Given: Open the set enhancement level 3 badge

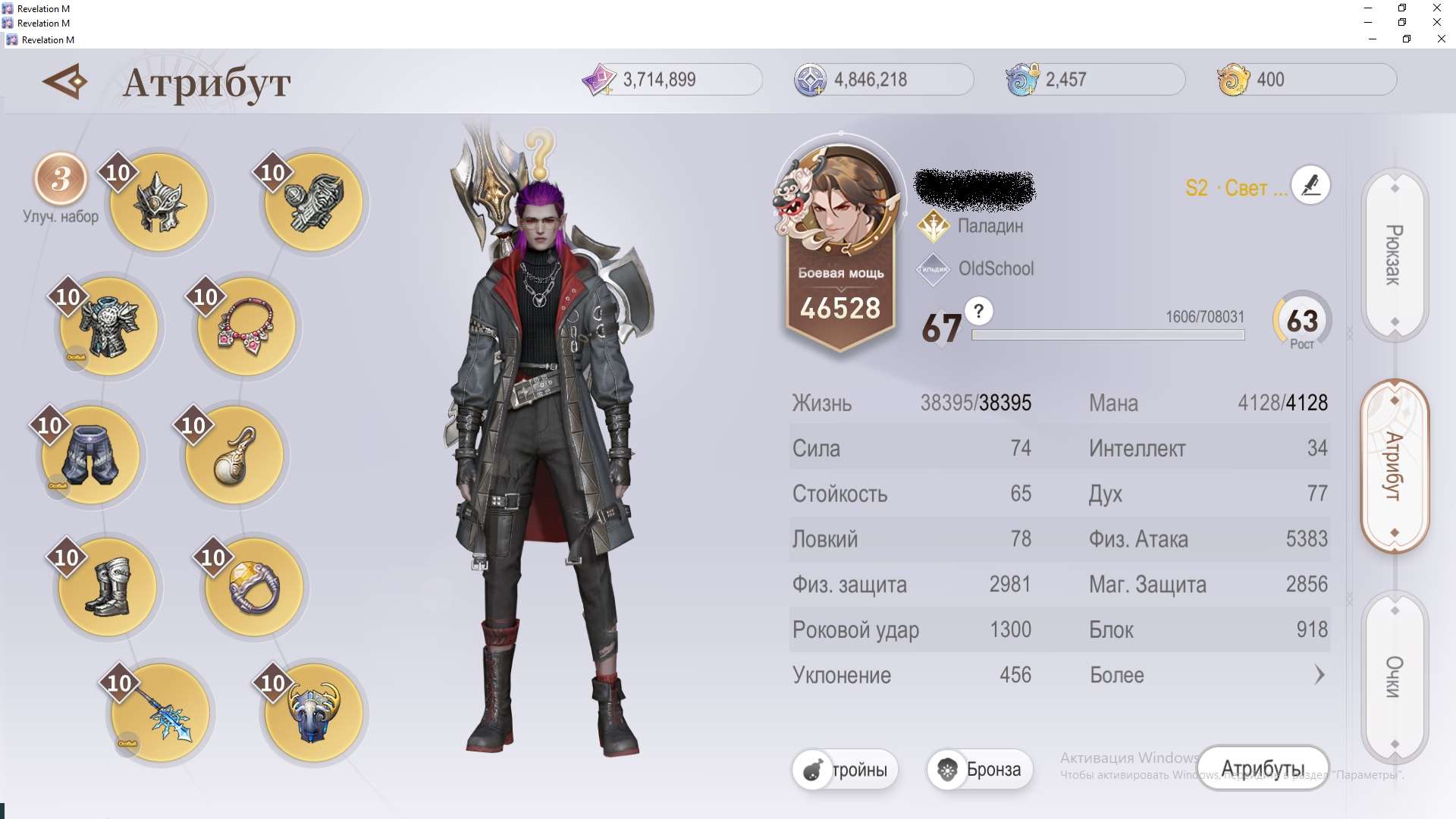Looking at the screenshot, I should click(61, 180).
